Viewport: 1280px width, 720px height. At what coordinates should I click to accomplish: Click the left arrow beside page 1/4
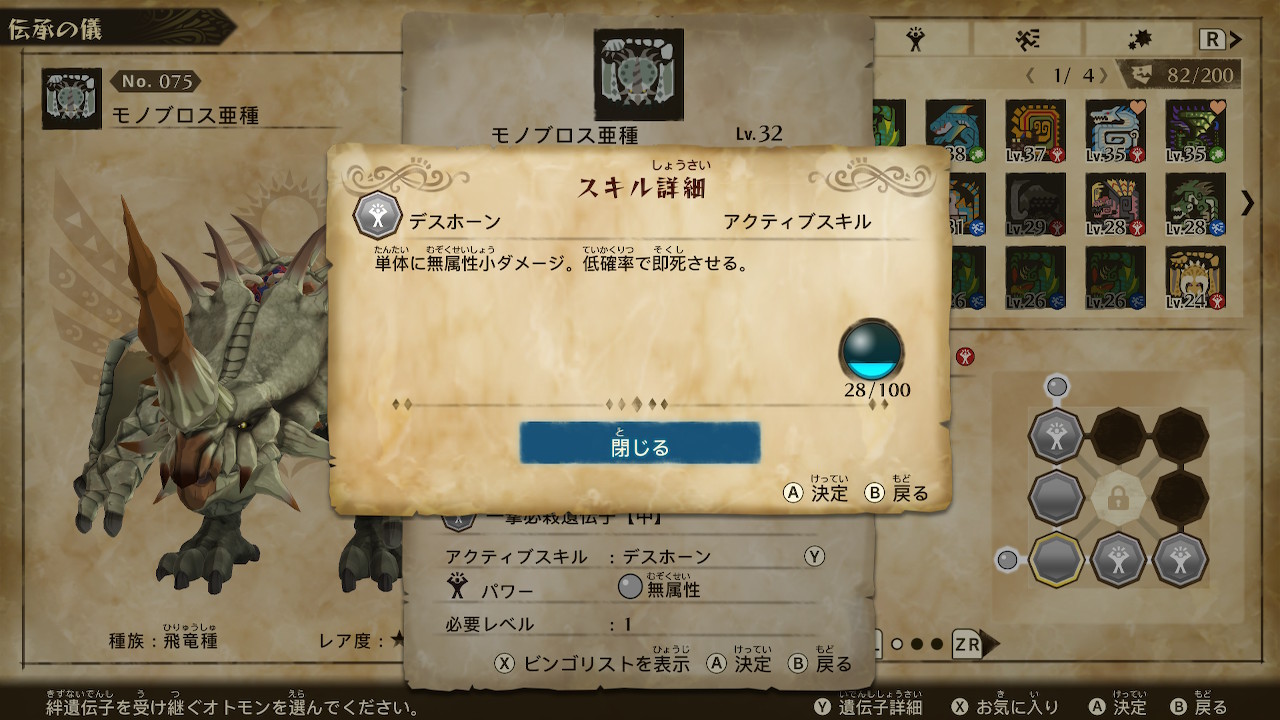click(x=1029, y=73)
